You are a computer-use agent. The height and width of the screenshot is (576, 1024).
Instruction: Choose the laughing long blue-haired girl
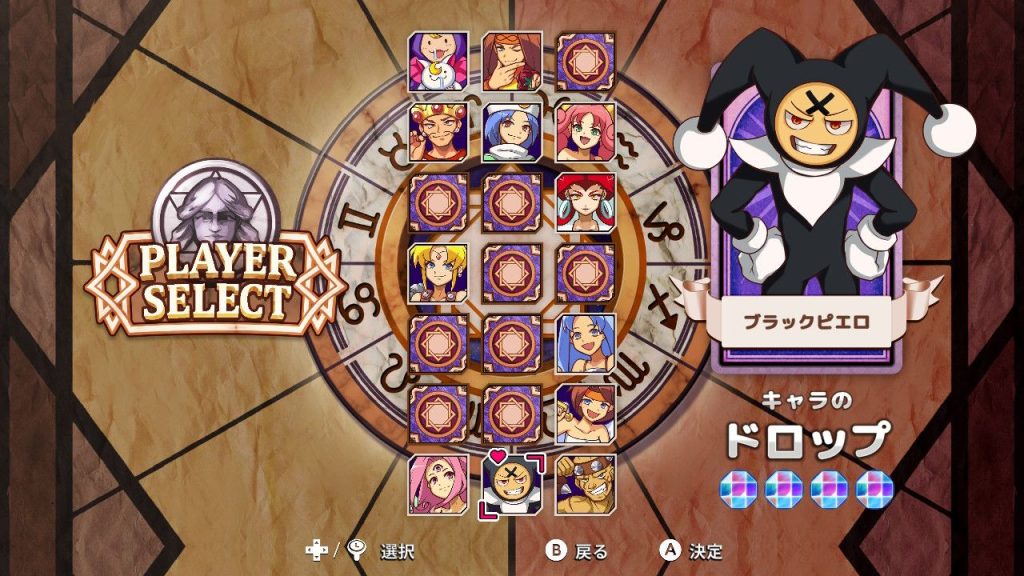pyautogui.click(x=585, y=343)
